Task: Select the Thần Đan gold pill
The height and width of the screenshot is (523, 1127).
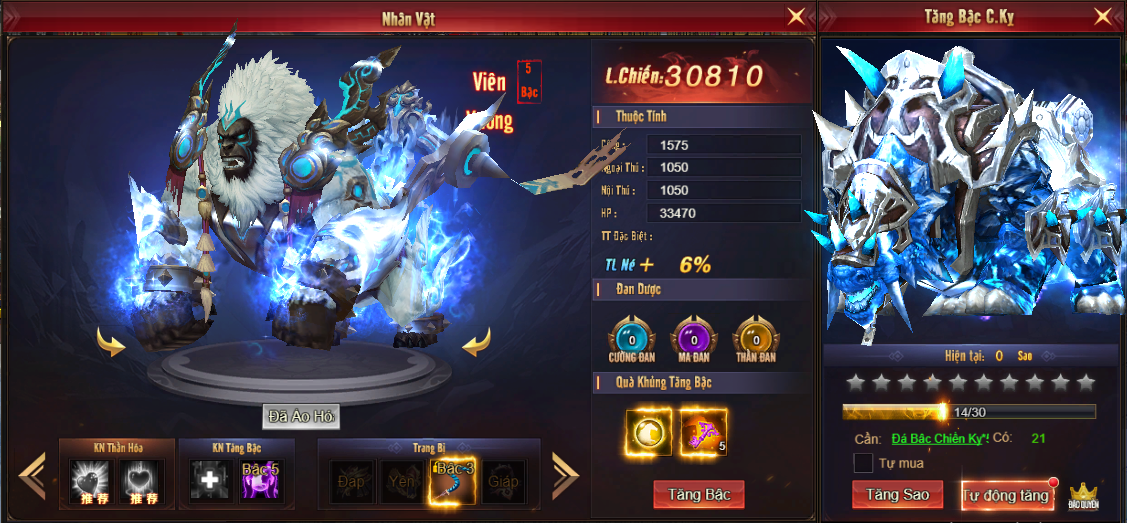Action: click(753, 337)
